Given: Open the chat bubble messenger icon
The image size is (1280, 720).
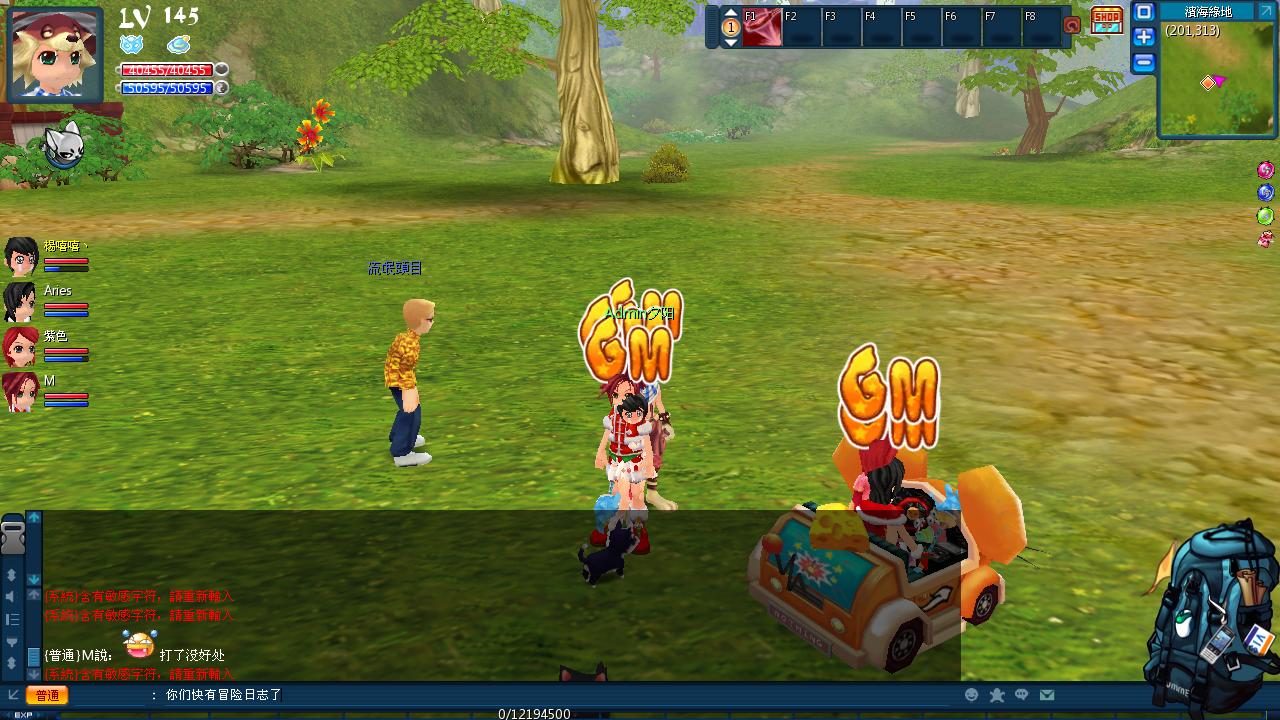Looking at the screenshot, I should pyautogui.click(x=1023, y=693).
